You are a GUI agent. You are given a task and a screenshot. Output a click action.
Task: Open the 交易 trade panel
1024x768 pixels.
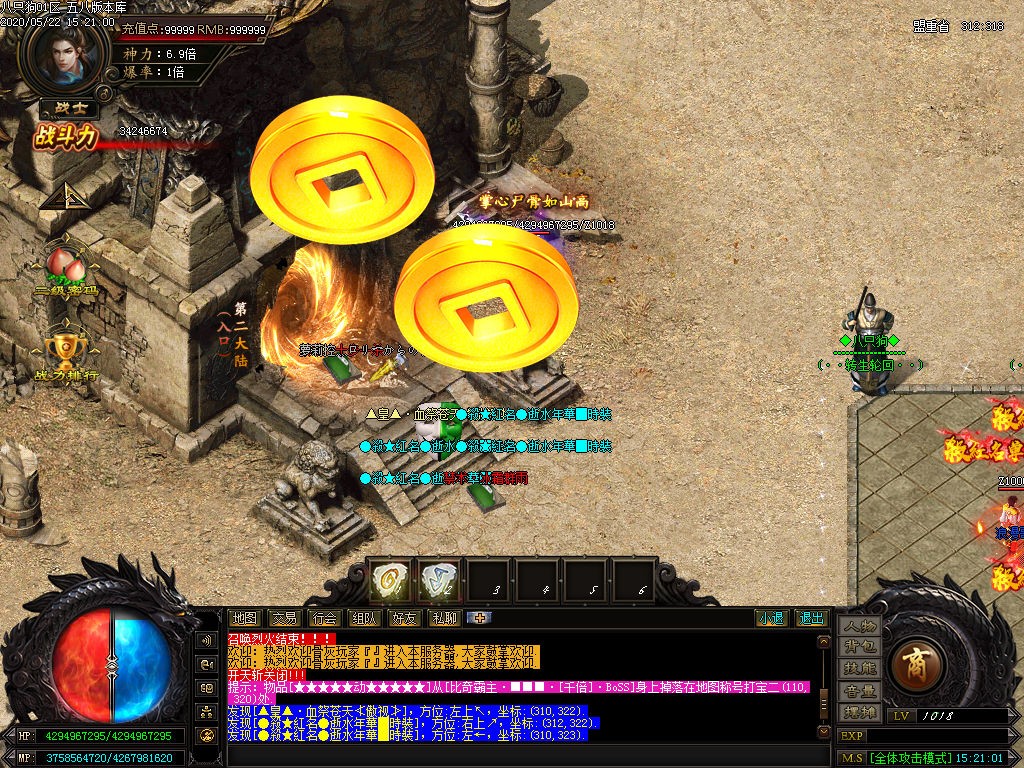point(285,618)
